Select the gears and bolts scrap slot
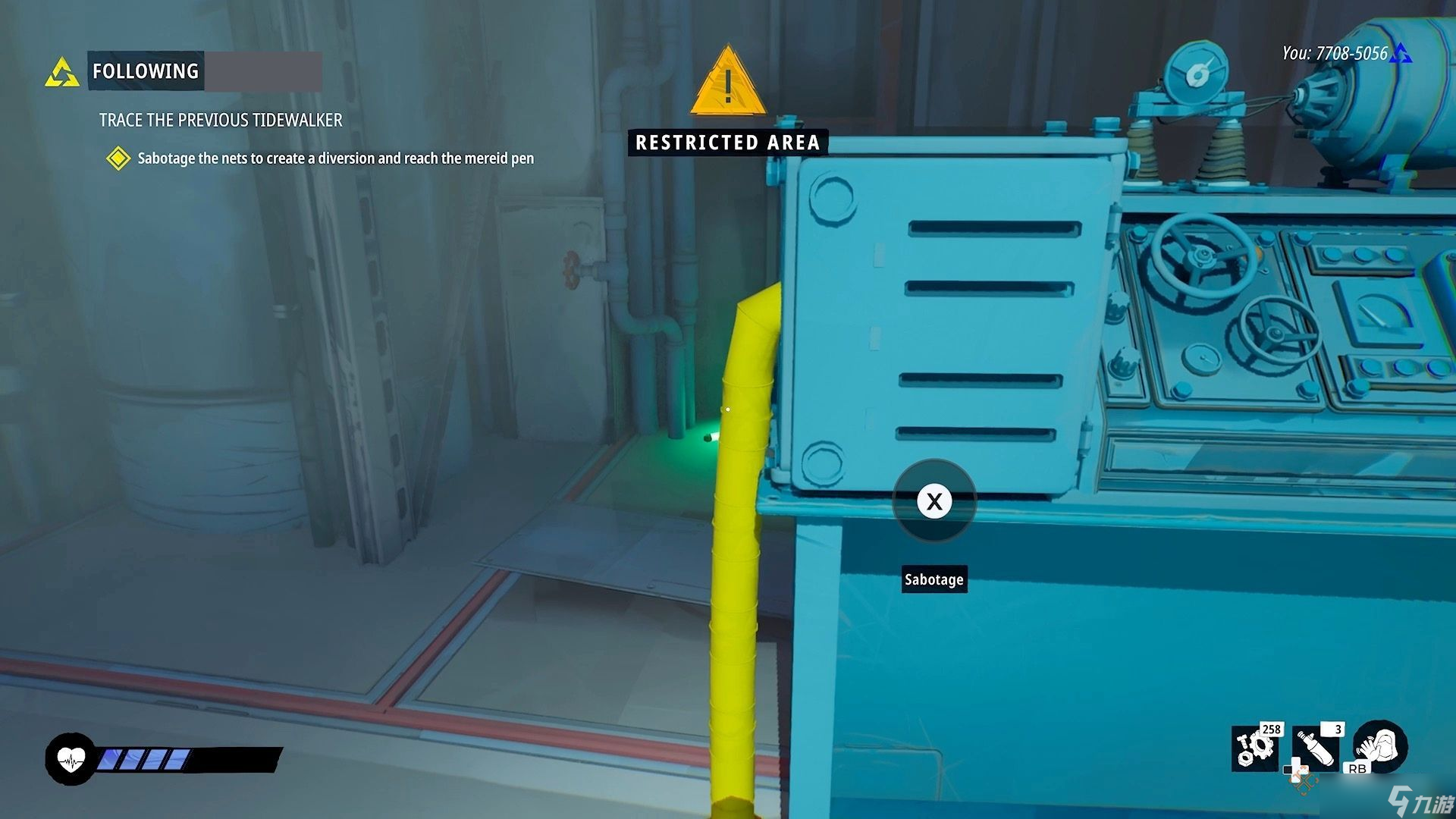1456x819 pixels. (1255, 748)
